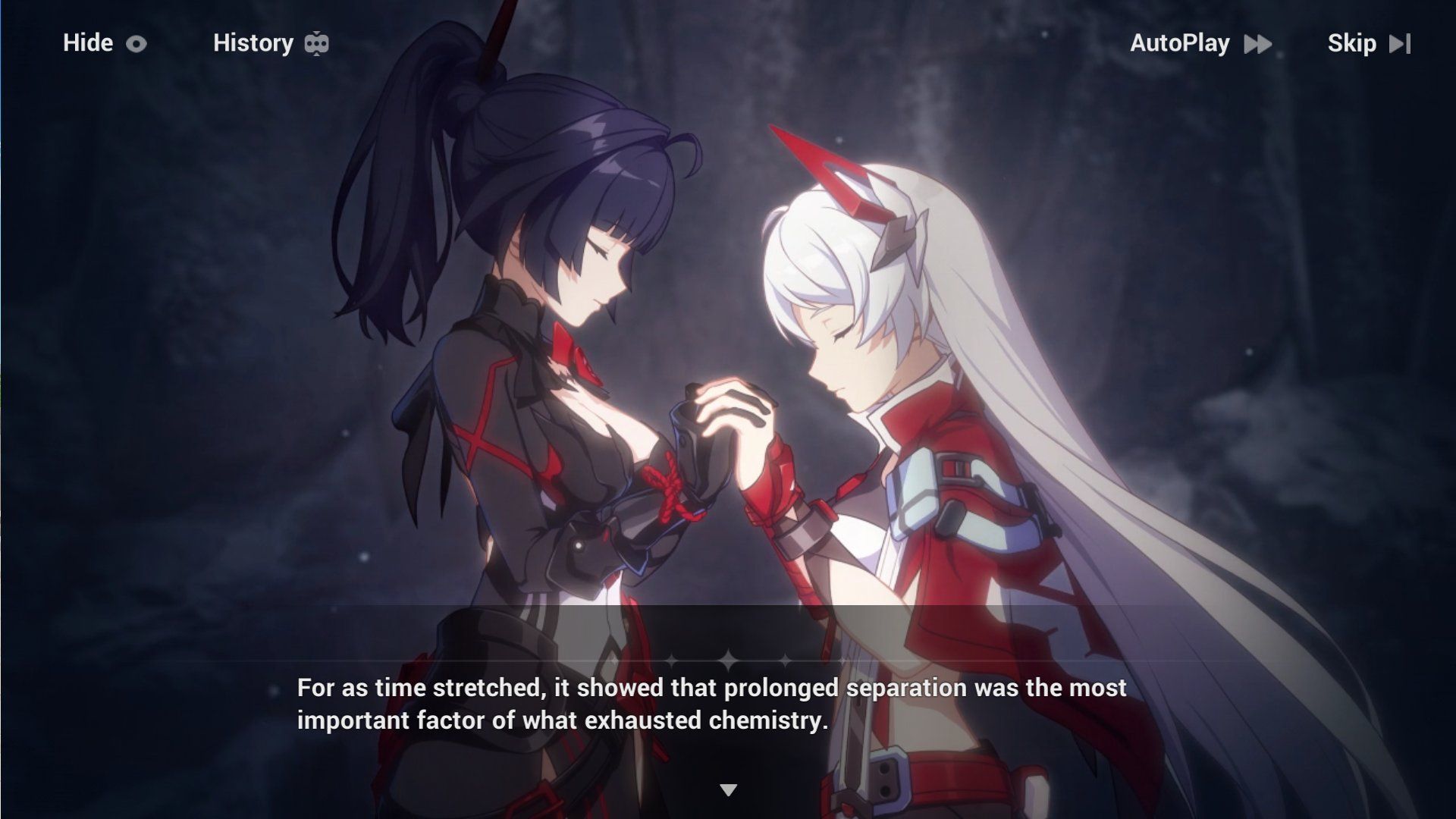Toggle dialogue box visibility with Hide
Image resolution: width=1456 pixels, height=819 pixels.
click(86, 43)
